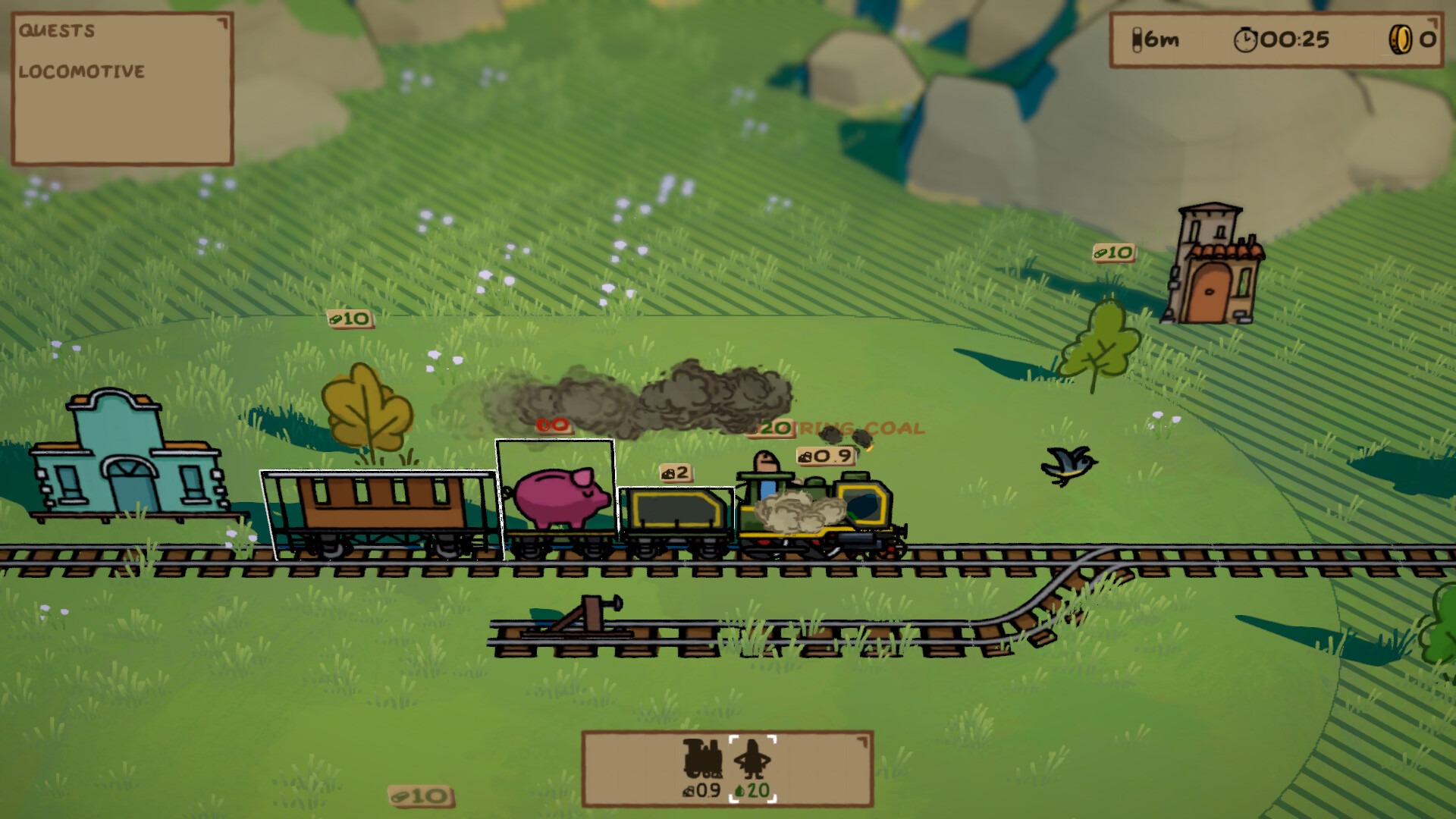Open the QUESTS menu entry
The image size is (1456, 819).
coord(57,32)
